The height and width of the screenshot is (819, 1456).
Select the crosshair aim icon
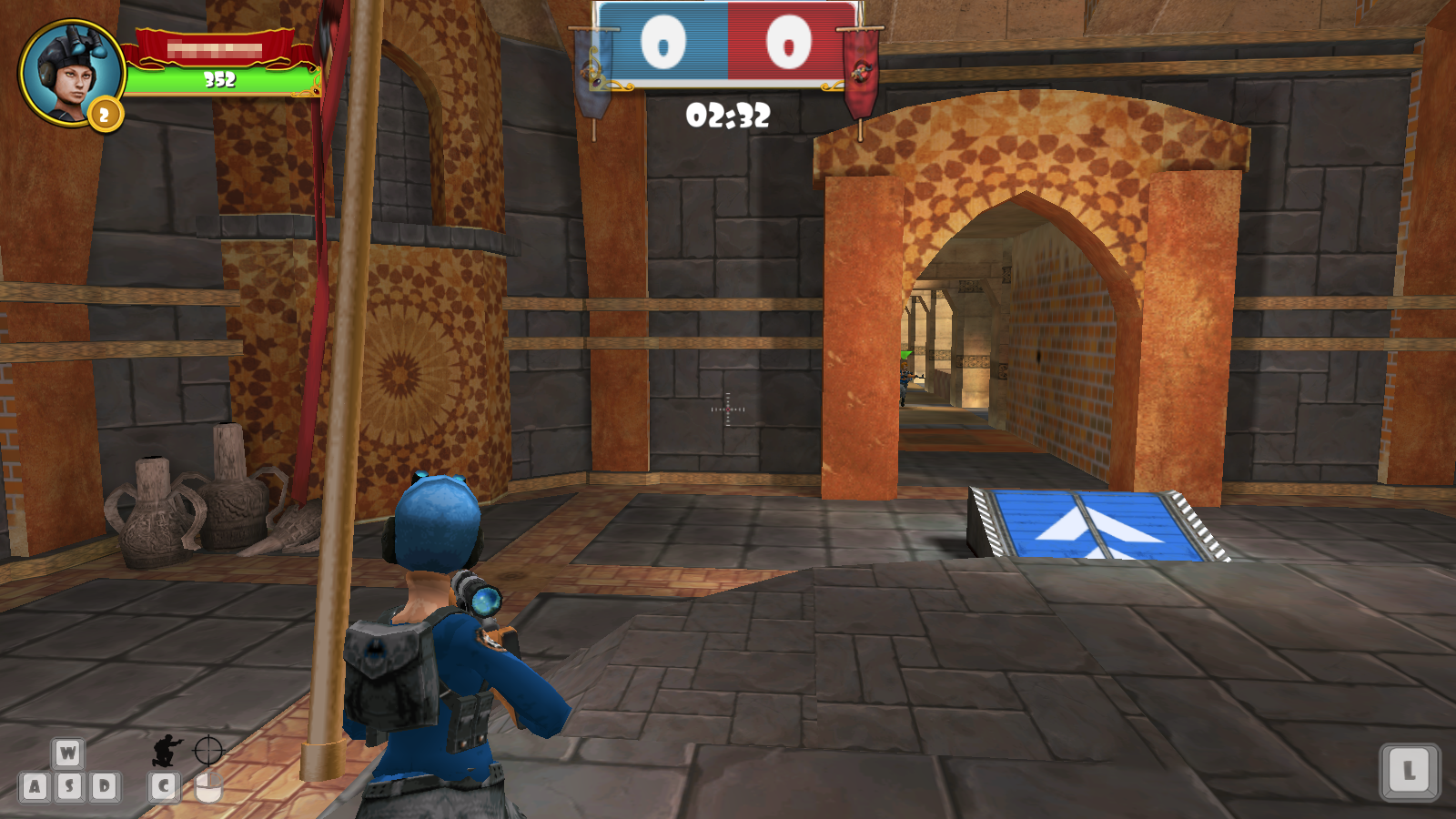click(207, 748)
